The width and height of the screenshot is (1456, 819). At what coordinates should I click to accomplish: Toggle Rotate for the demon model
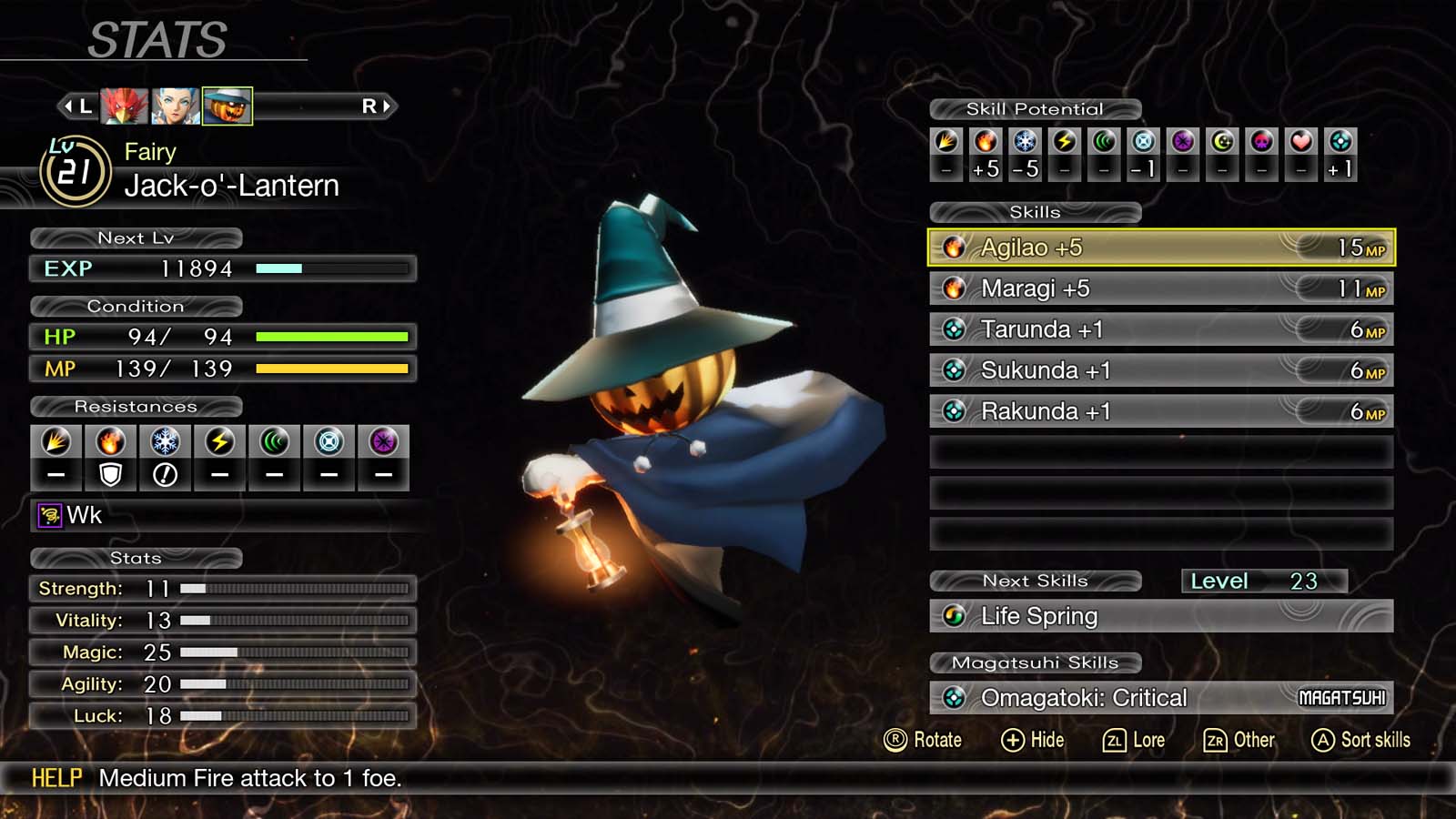(922, 740)
